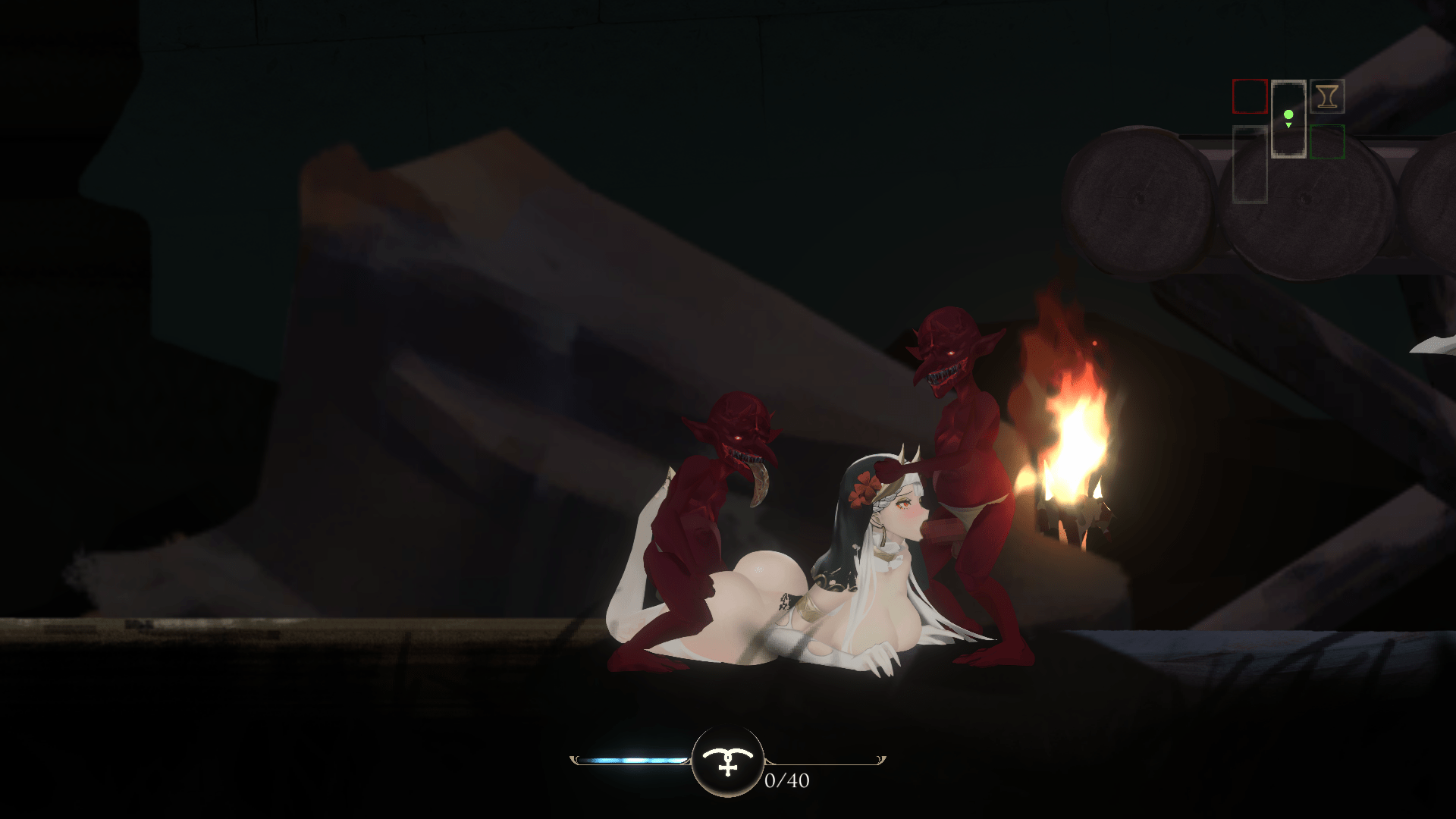Screen dimensions: 1456x819
Task: Select the minimap room with the green marker
Action: point(1288,118)
